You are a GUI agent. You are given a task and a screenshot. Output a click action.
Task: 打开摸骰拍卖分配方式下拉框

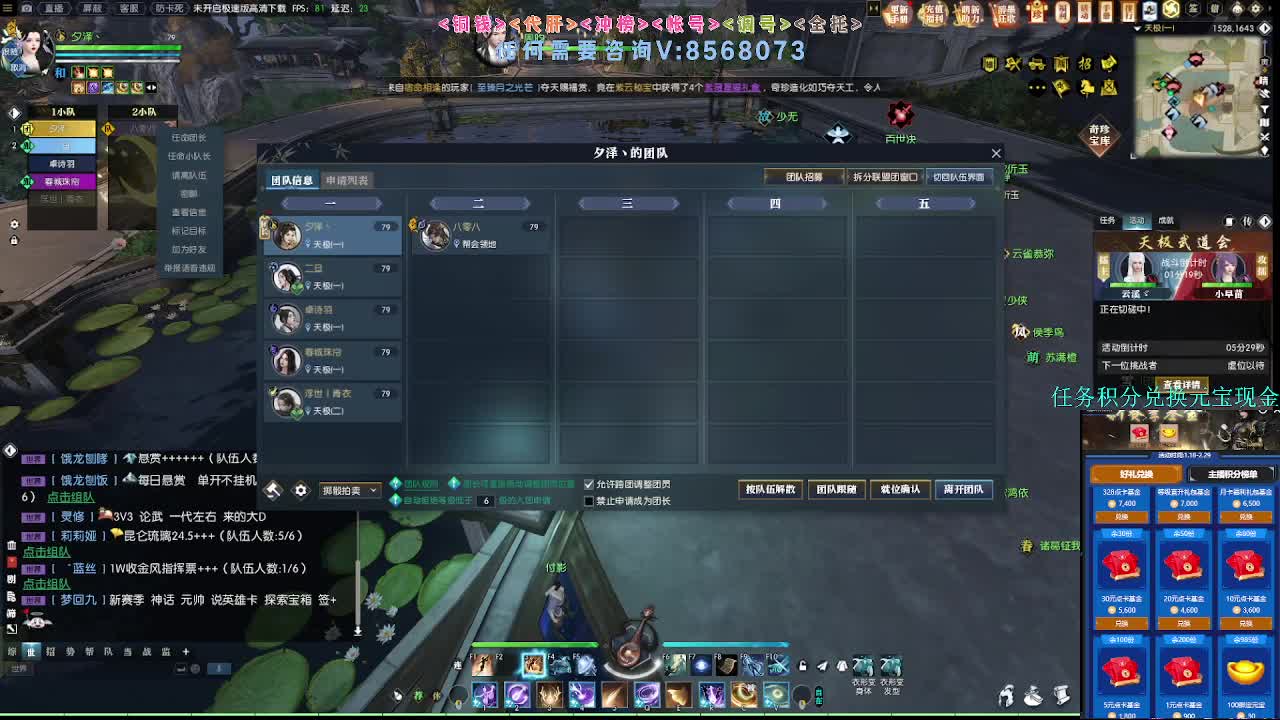pos(349,490)
